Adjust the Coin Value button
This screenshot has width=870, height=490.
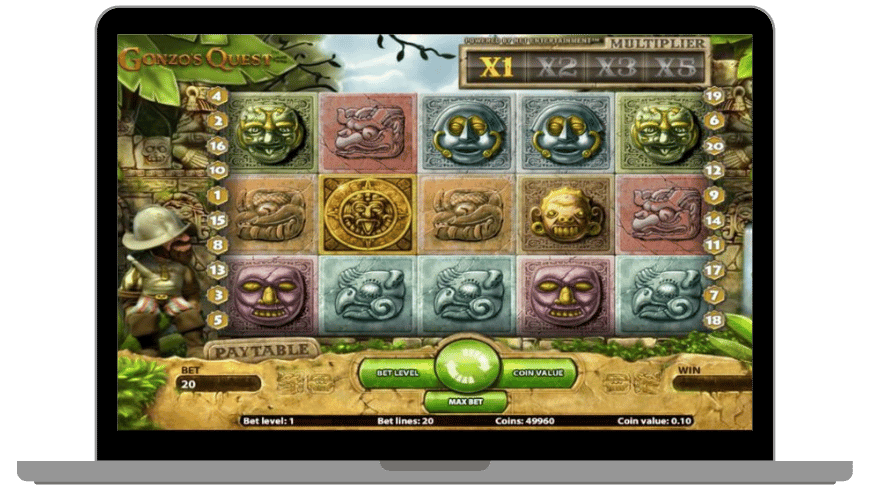click(x=540, y=373)
